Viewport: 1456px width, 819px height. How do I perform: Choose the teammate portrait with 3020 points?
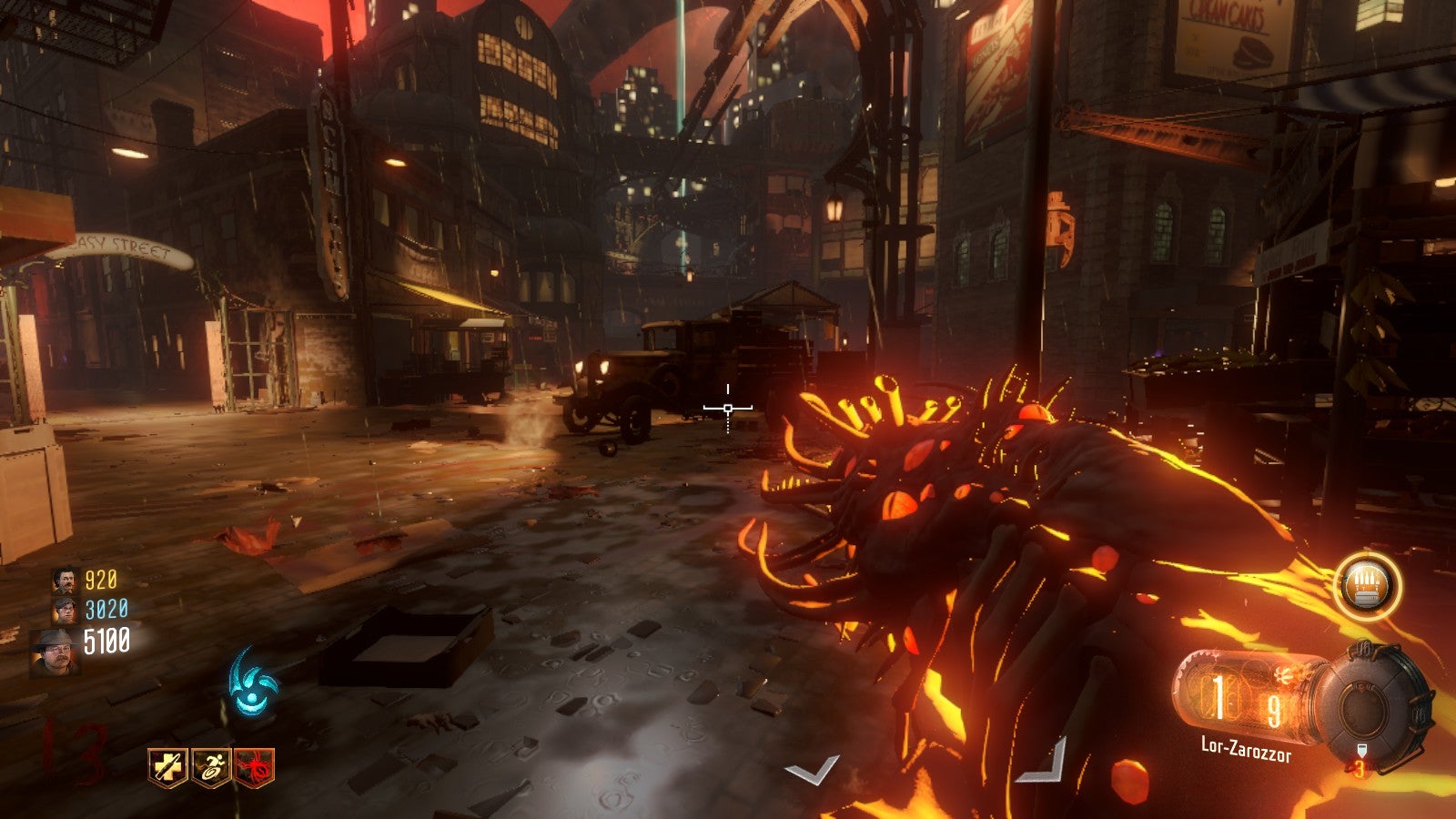click(x=66, y=609)
